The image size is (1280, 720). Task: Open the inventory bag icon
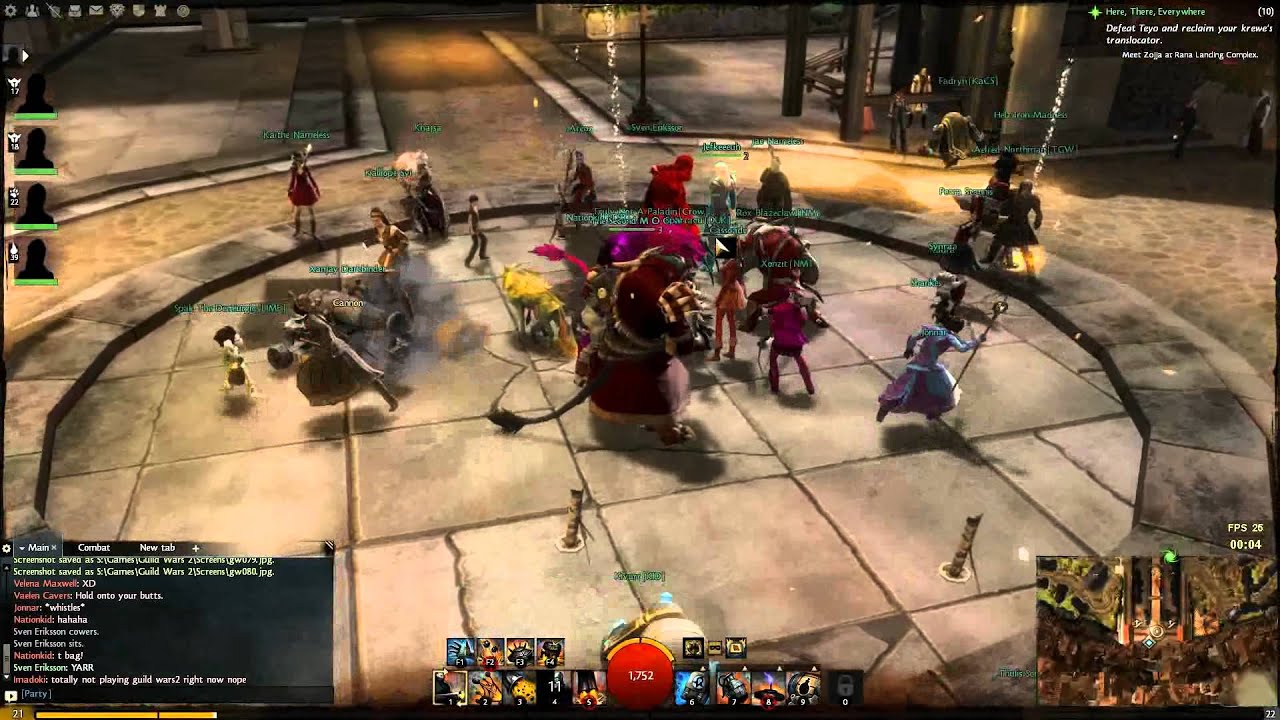[x=74, y=11]
